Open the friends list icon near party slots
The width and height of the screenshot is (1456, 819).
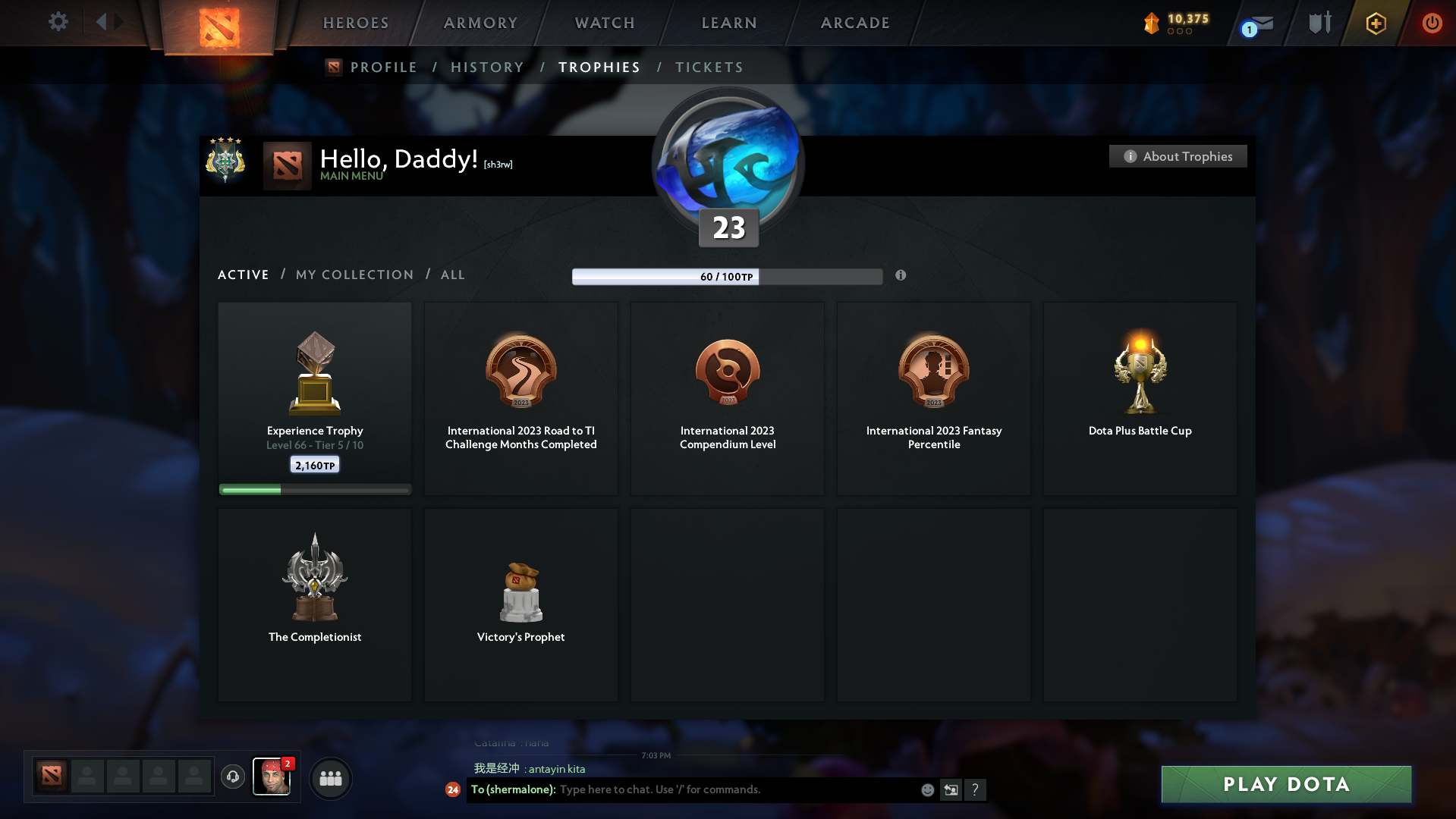[x=330, y=777]
